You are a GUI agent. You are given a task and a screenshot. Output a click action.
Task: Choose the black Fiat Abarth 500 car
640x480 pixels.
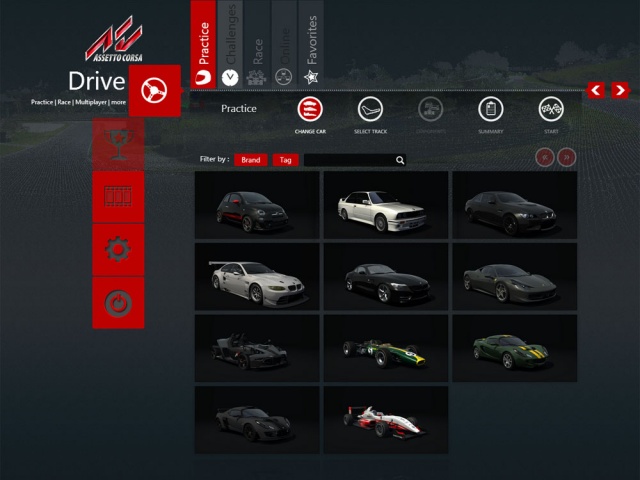[257, 204]
